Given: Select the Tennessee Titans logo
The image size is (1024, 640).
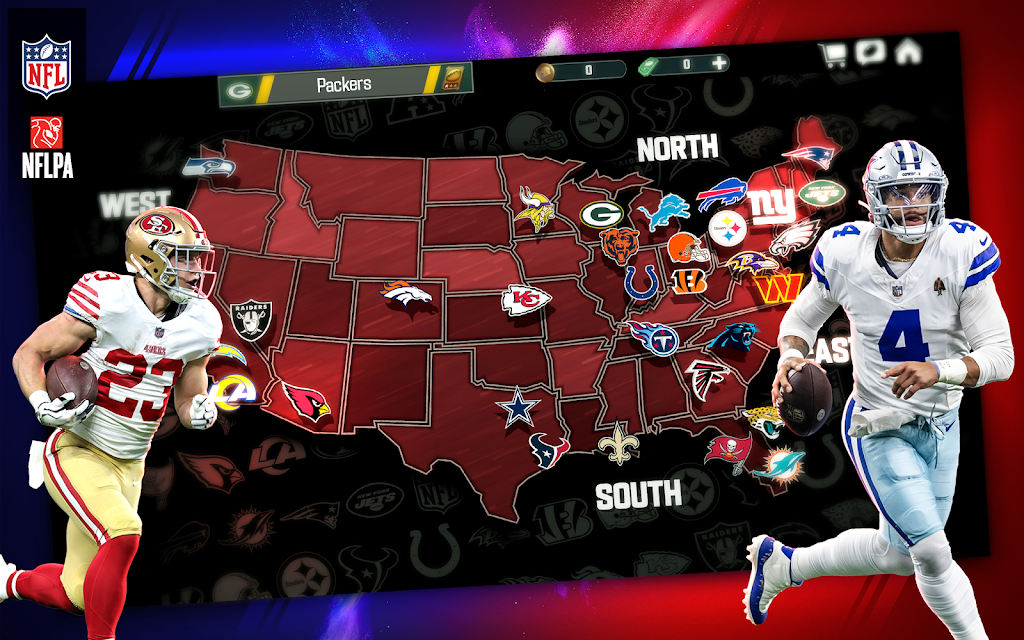Looking at the screenshot, I should pos(654,338).
